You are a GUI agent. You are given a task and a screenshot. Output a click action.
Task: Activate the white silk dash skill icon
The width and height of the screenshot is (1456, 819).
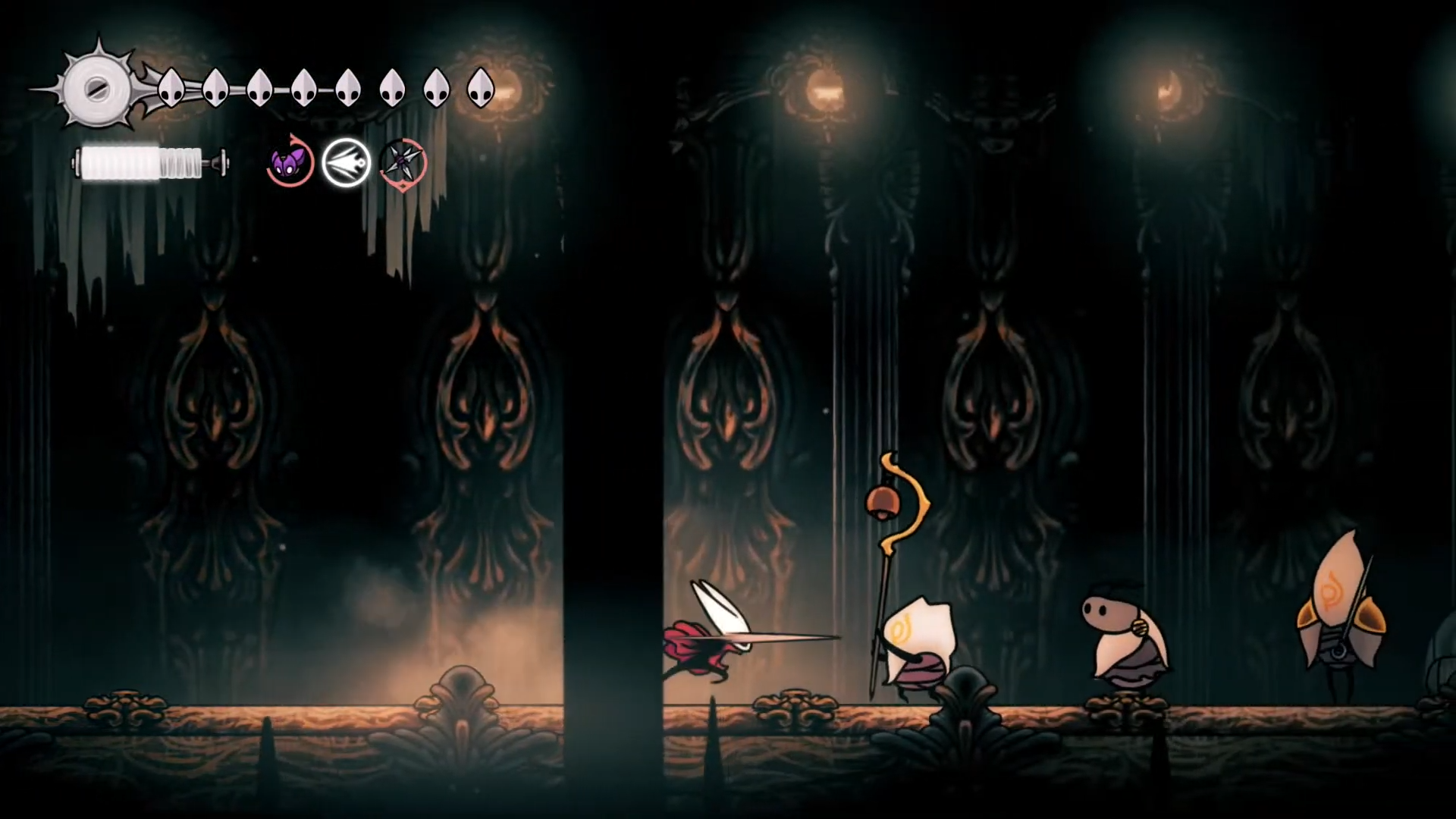(x=346, y=162)
